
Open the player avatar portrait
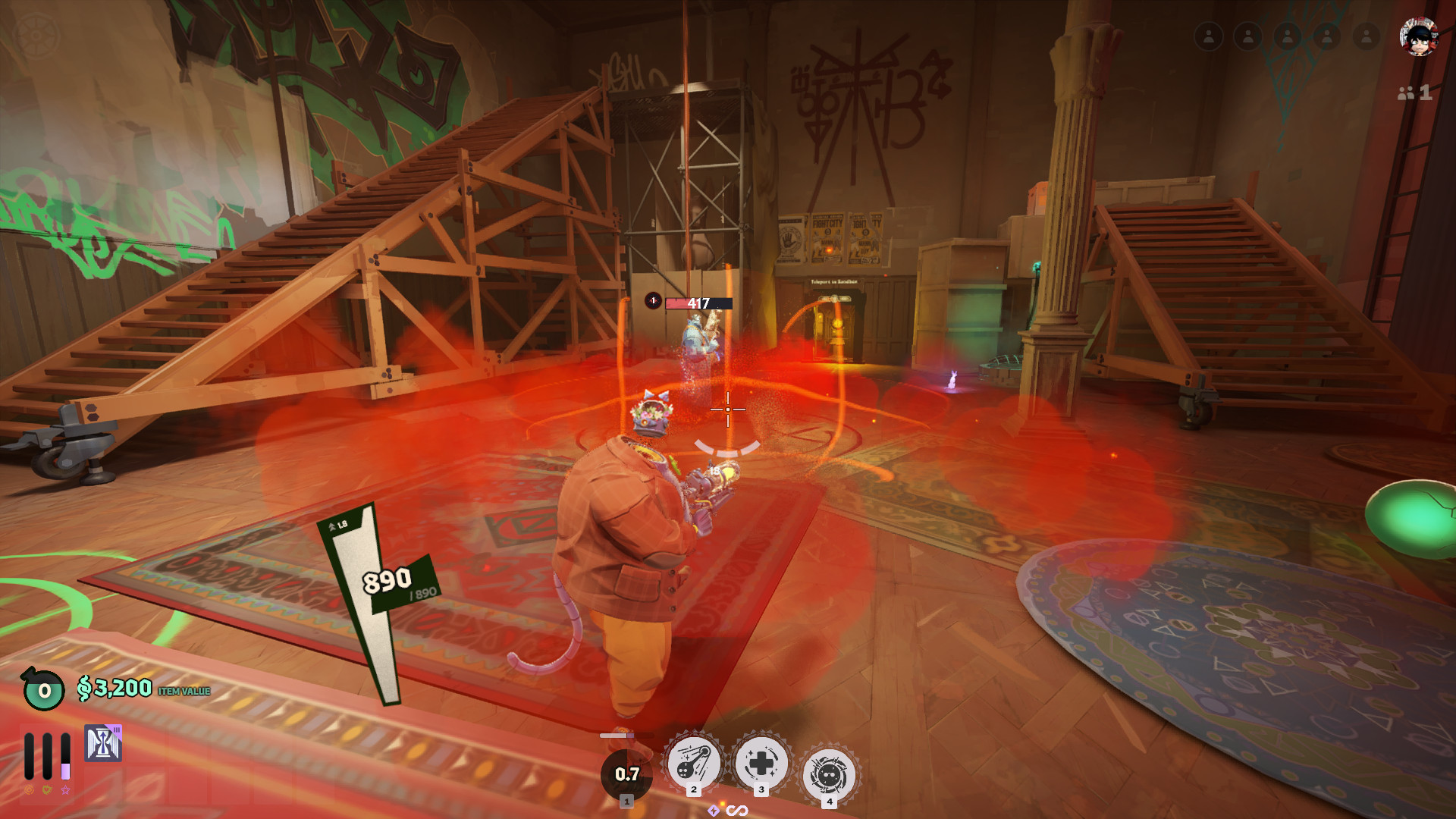point(1418,36)
